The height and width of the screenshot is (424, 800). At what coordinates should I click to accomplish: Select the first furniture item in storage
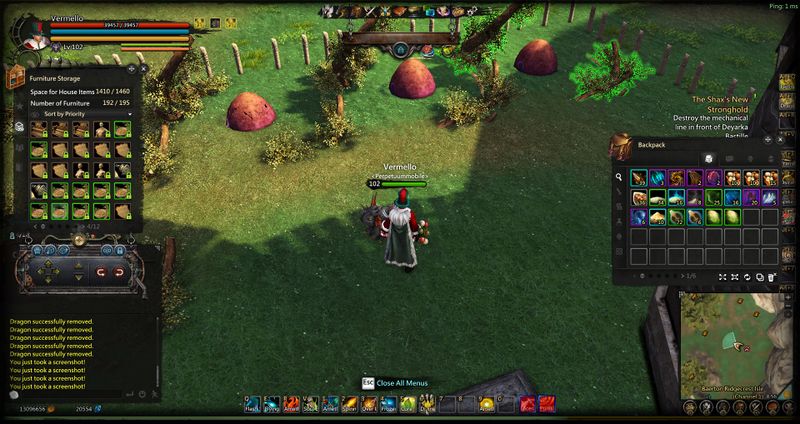click(x=39, y=129)
